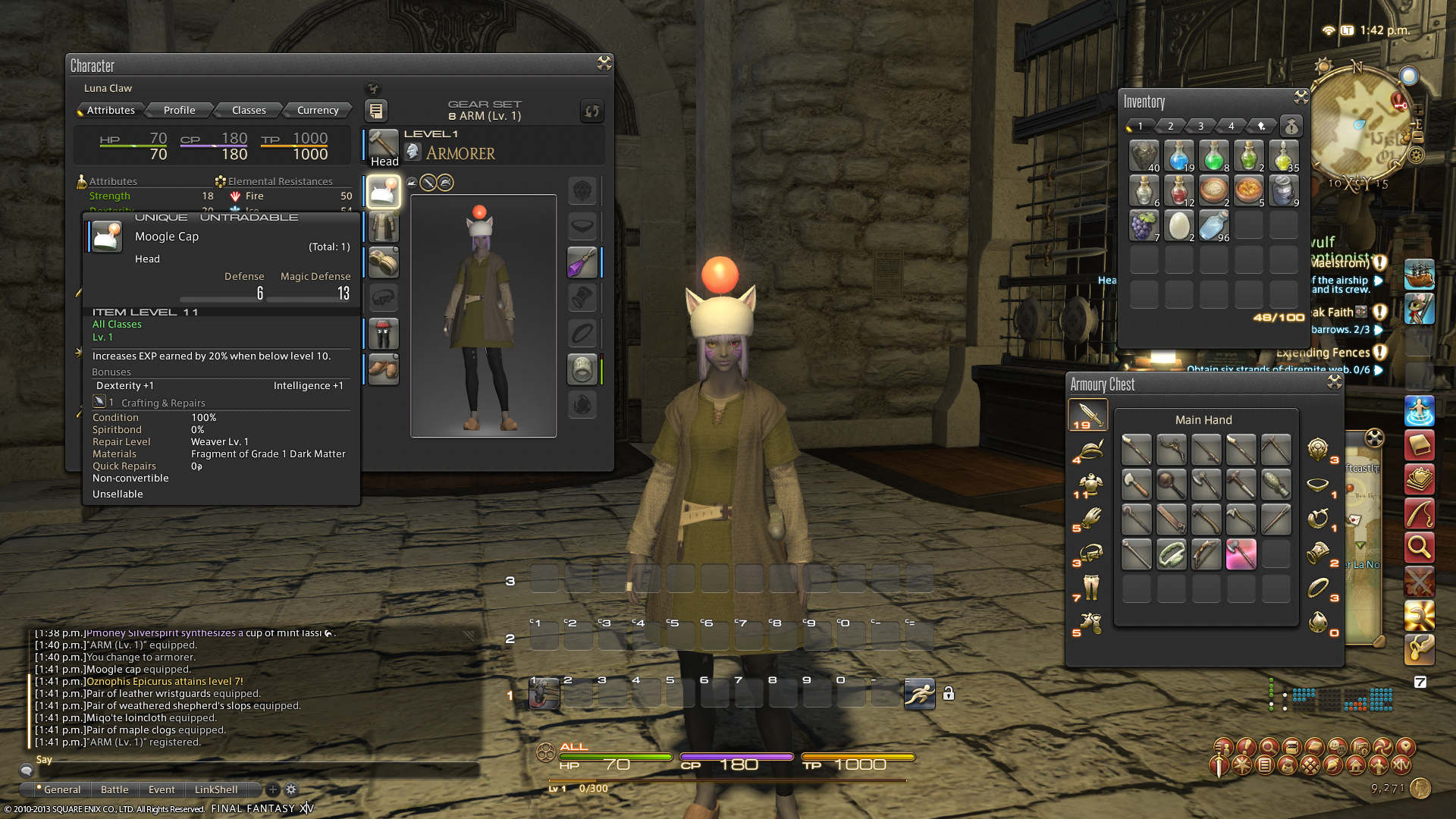Select the pink axe in Main Hand
Image resolution: width=1456 pixels, height=819 pixels.
click(x=1241, y=554)
